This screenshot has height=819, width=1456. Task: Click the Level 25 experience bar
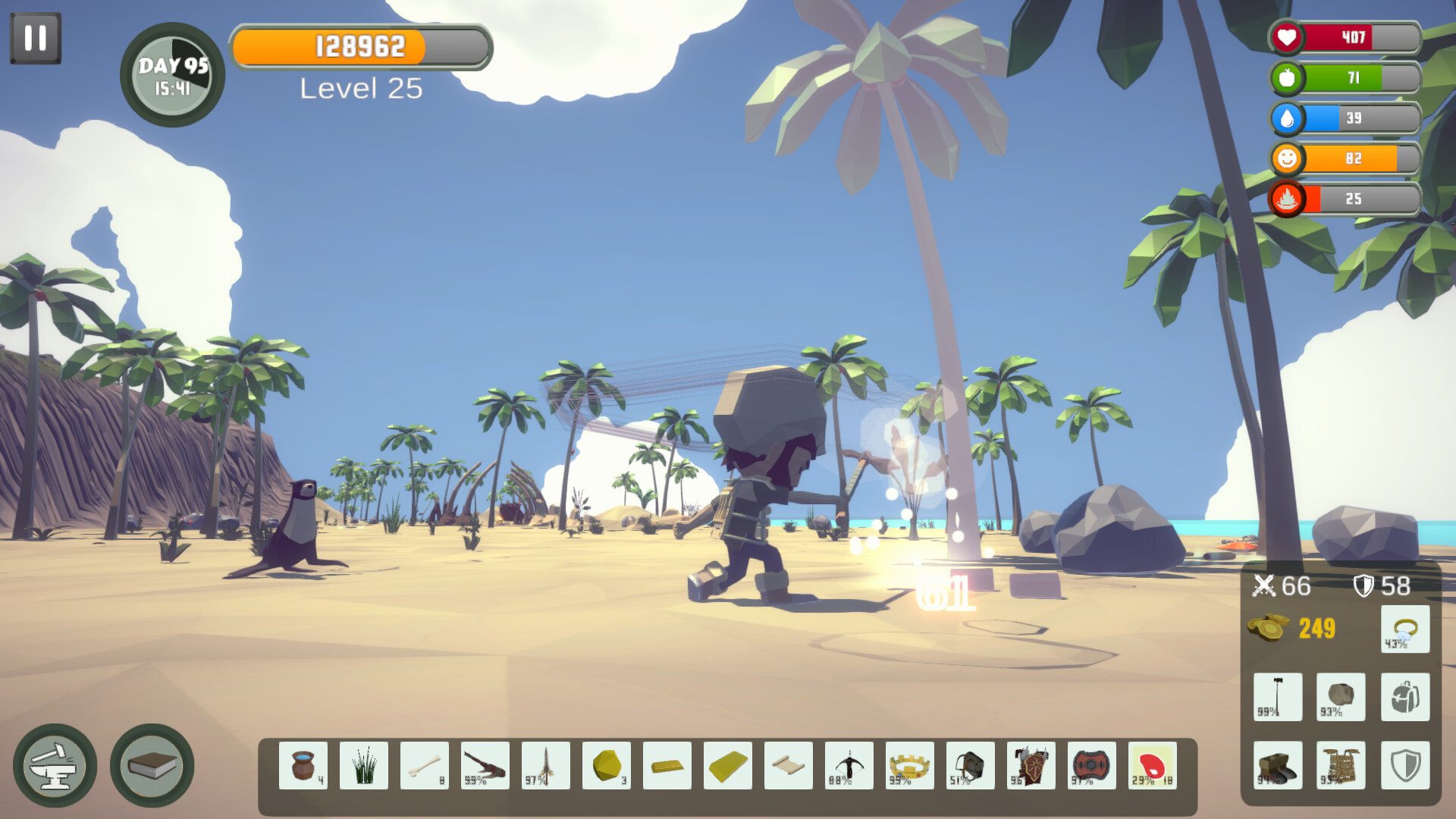click(361, 48)
